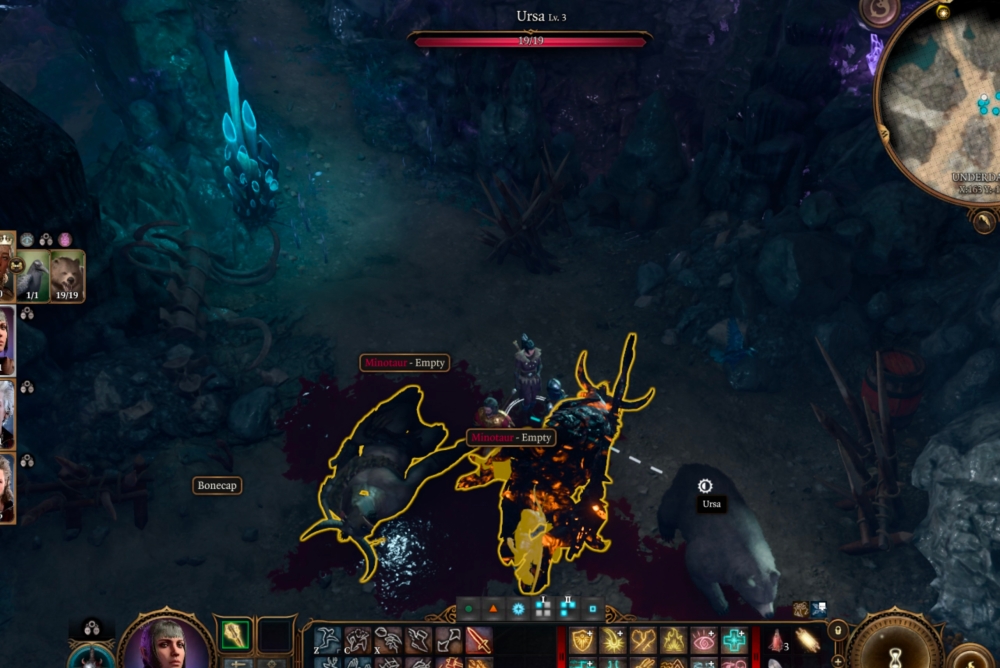Screen dimensions: 1000x668
Task: Show the green circle hotbar filter
Action: pyautogui.click(x=468, y=608)
